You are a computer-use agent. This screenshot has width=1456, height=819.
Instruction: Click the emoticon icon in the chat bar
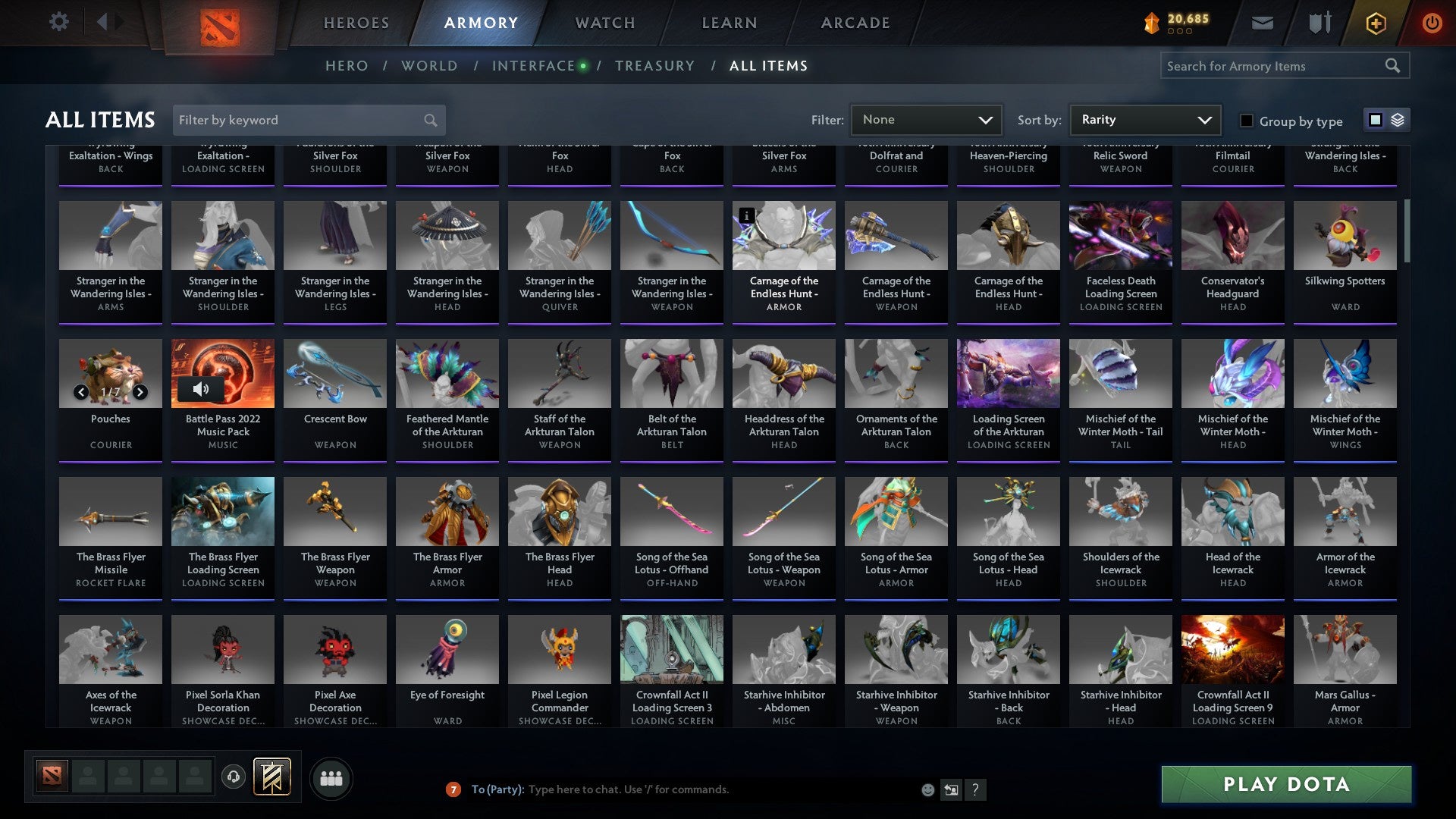tap(927, 789)
